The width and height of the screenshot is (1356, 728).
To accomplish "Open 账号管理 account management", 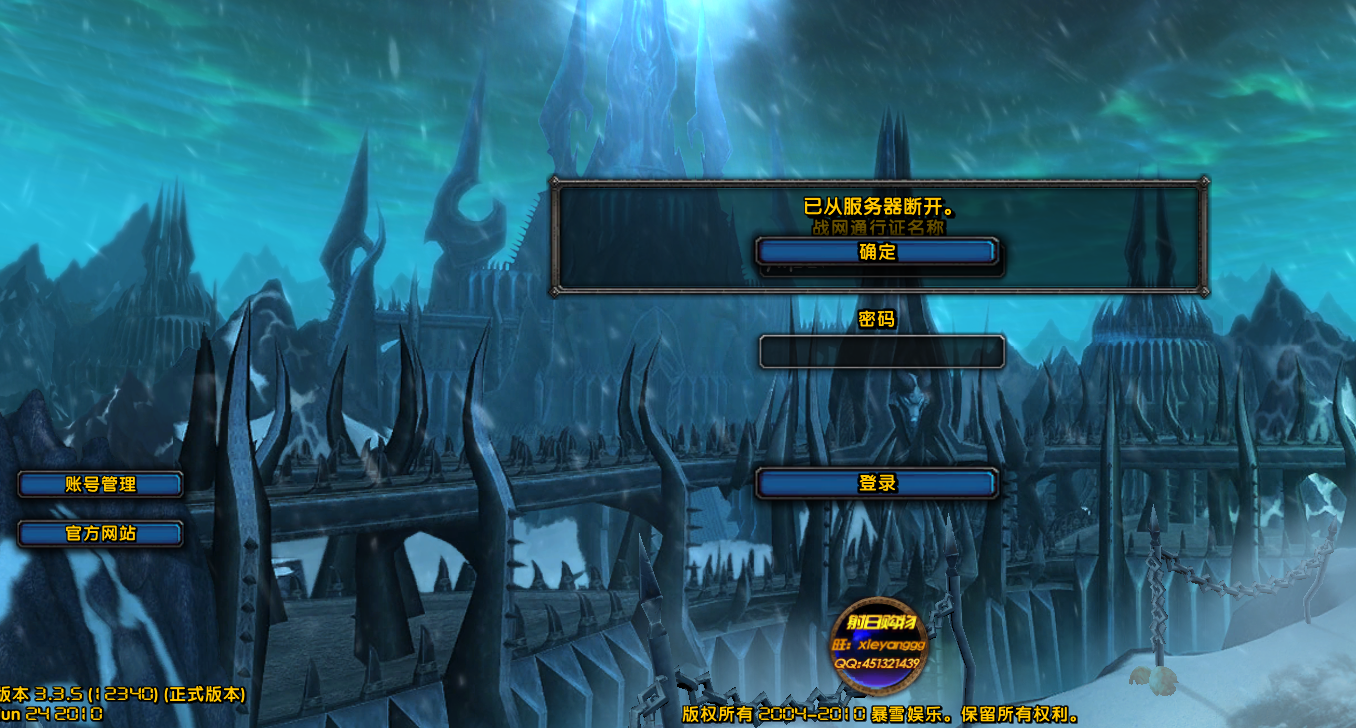I will 100,484.
